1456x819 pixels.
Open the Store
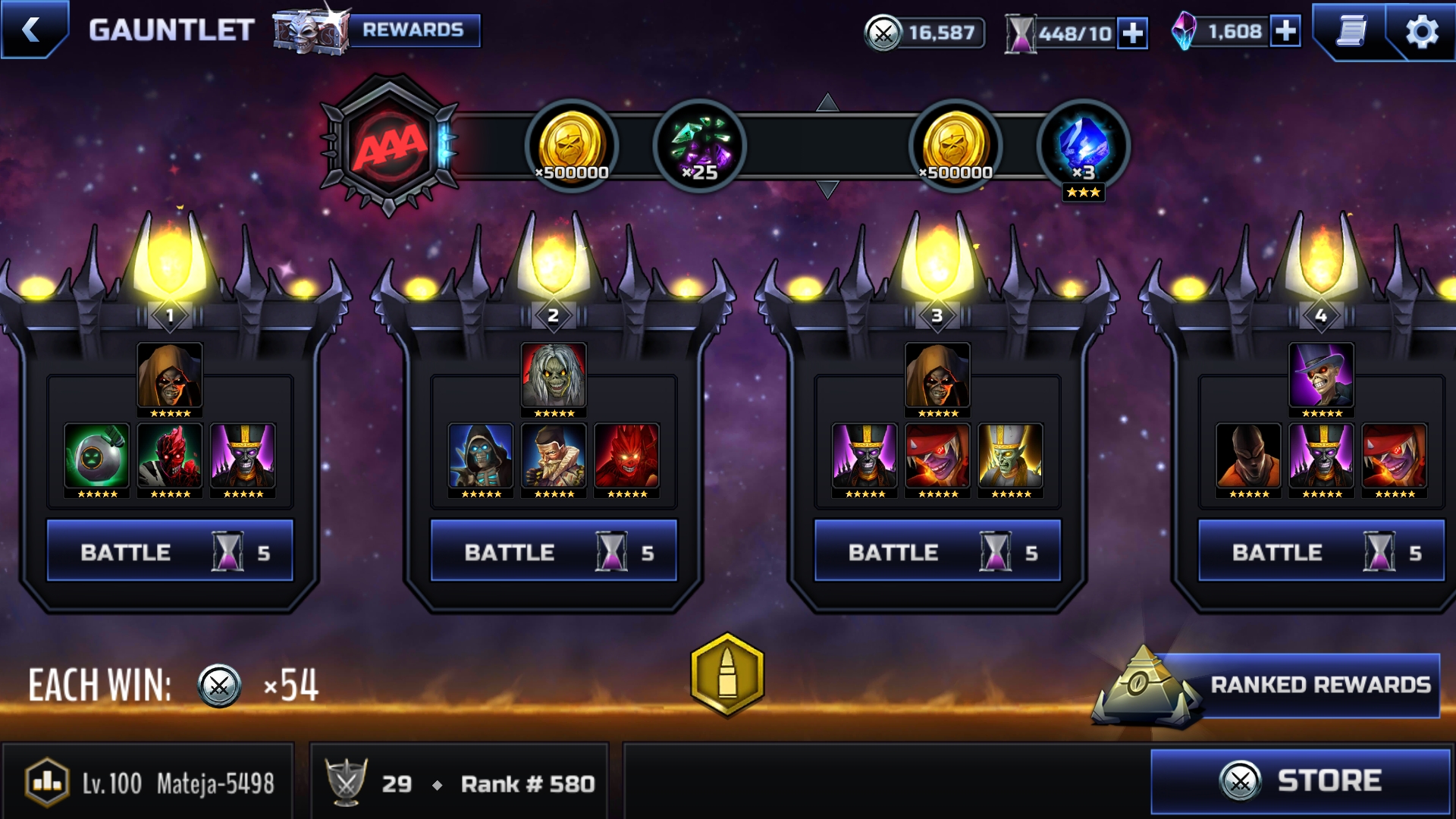point(1300,781)
